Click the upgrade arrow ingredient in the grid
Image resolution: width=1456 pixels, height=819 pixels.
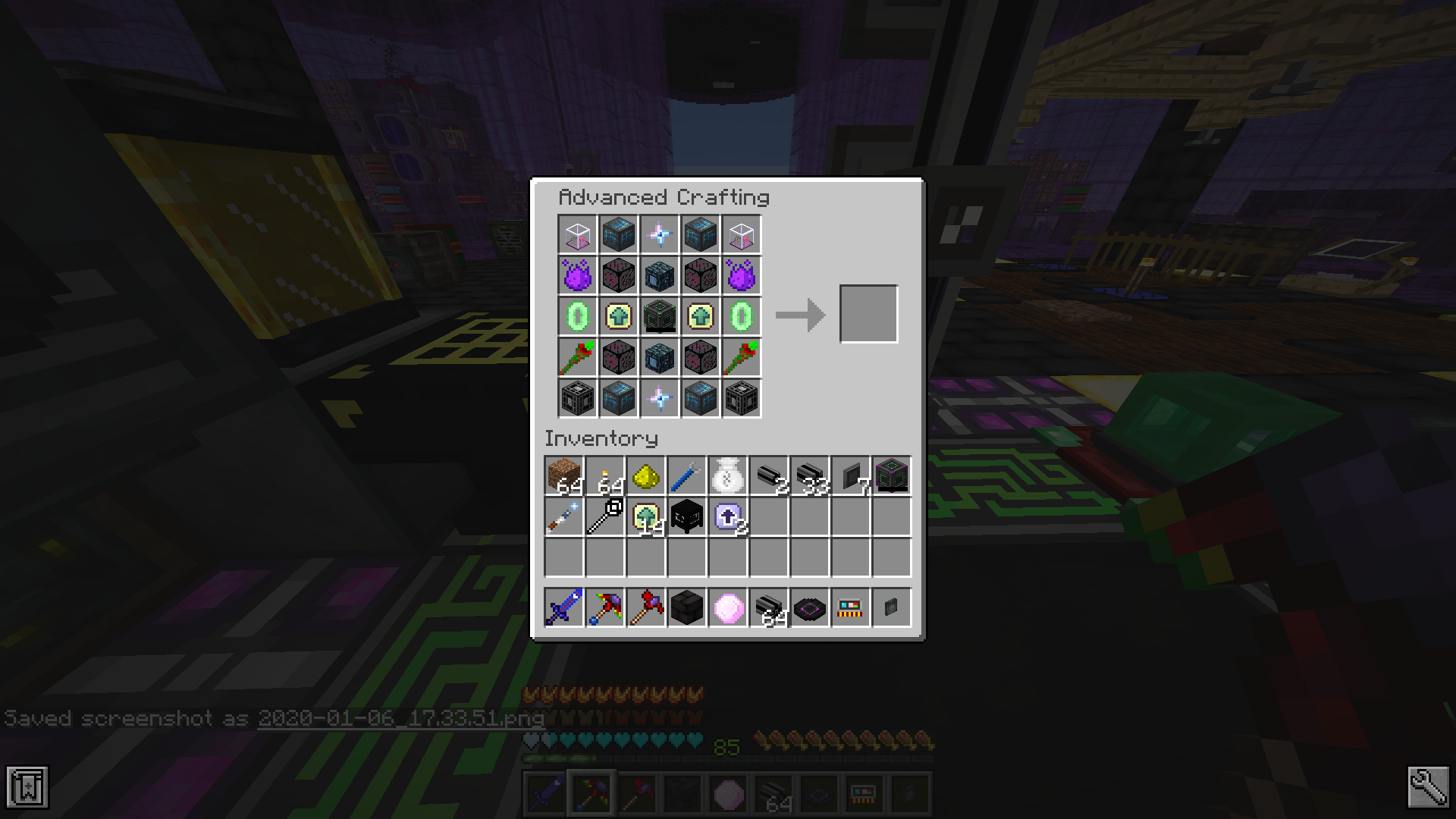619,316
